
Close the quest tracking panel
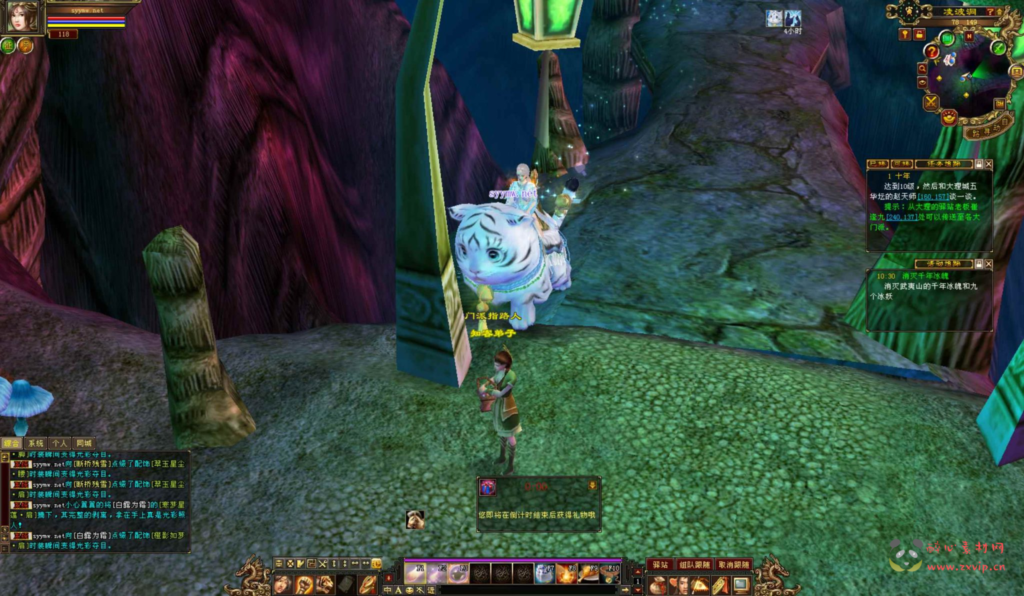[988, 163]
